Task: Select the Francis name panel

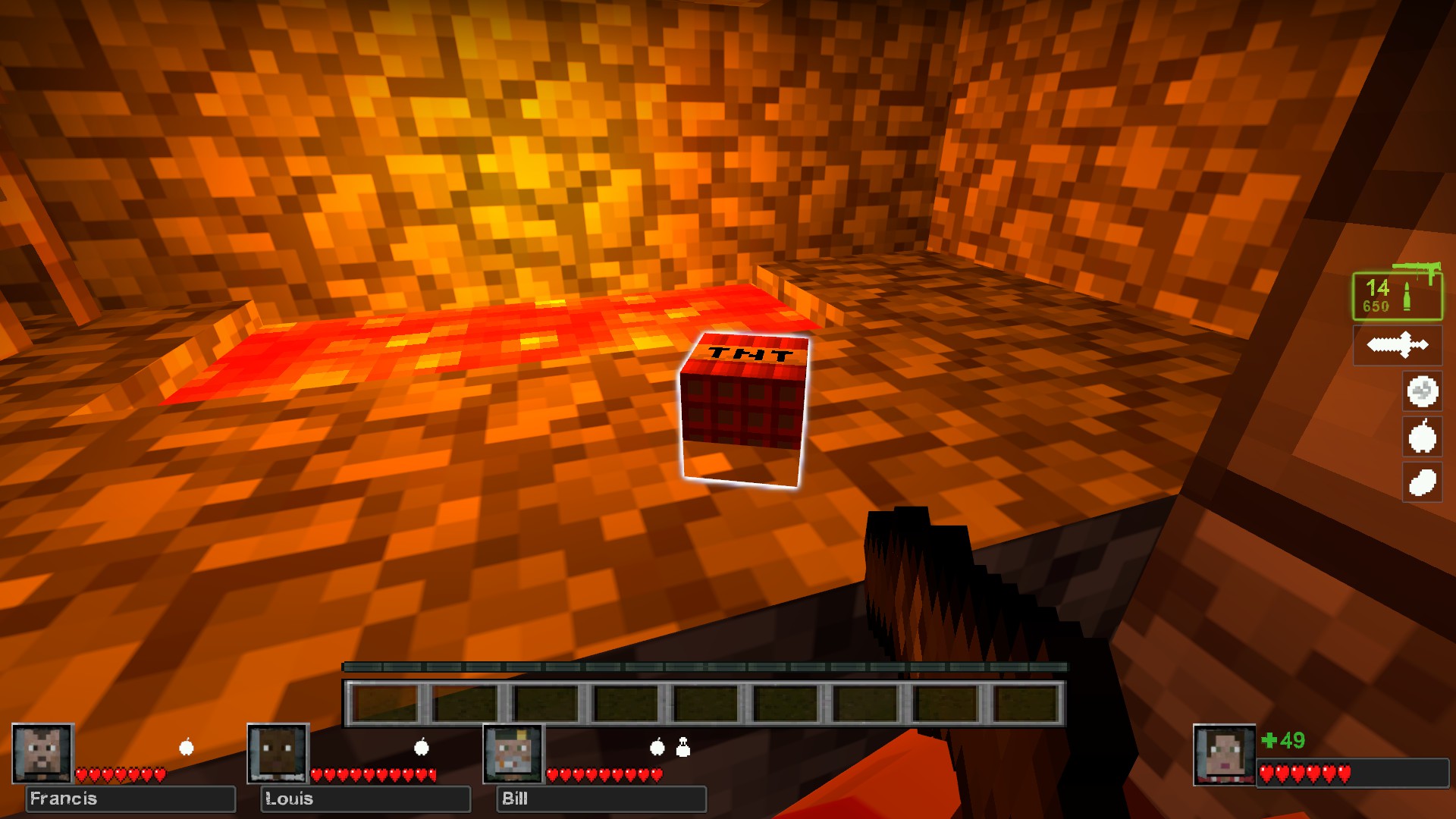Action: (x=130, y=799)
